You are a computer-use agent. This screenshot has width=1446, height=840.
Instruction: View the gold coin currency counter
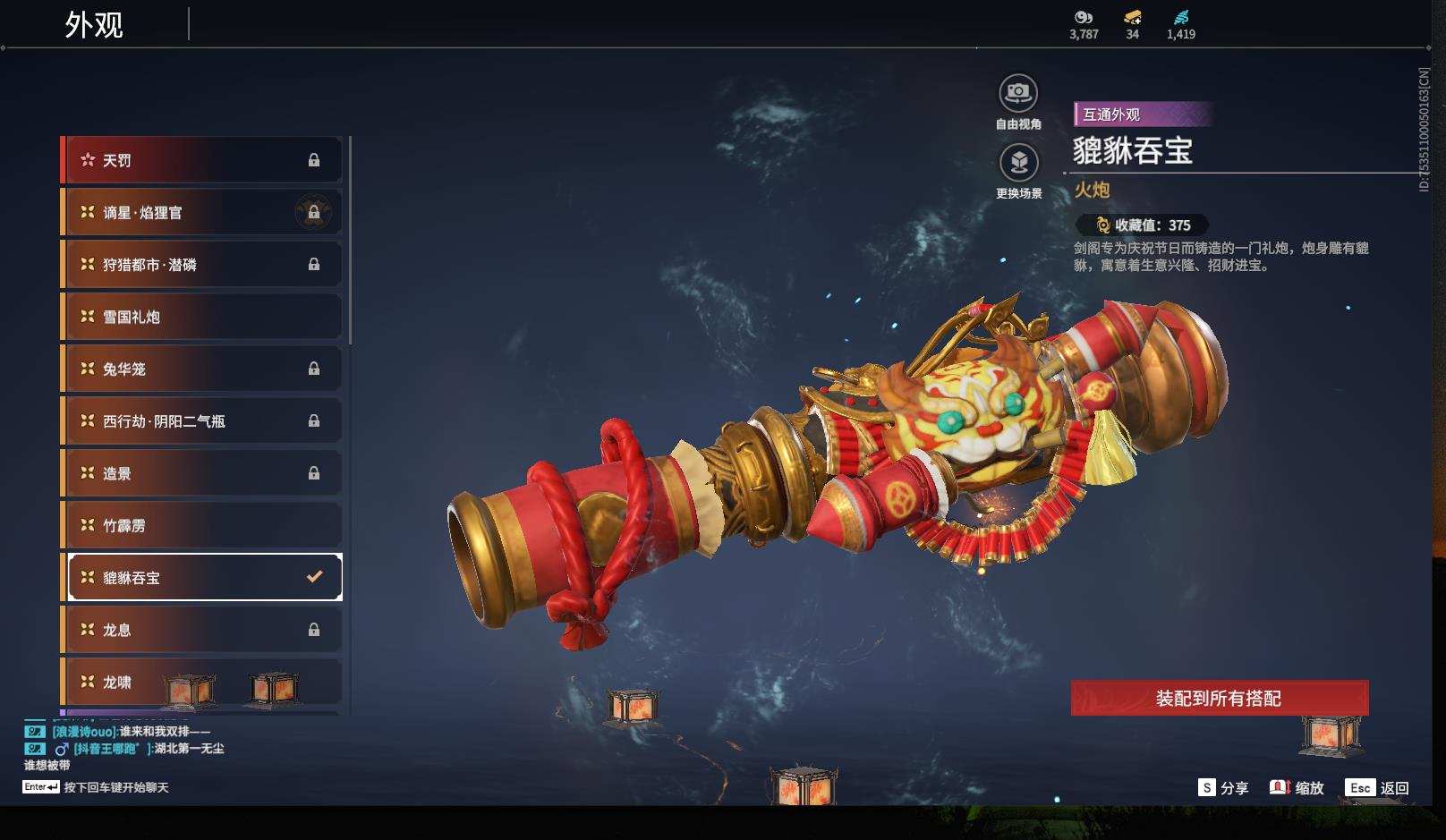click(1132, 24)
